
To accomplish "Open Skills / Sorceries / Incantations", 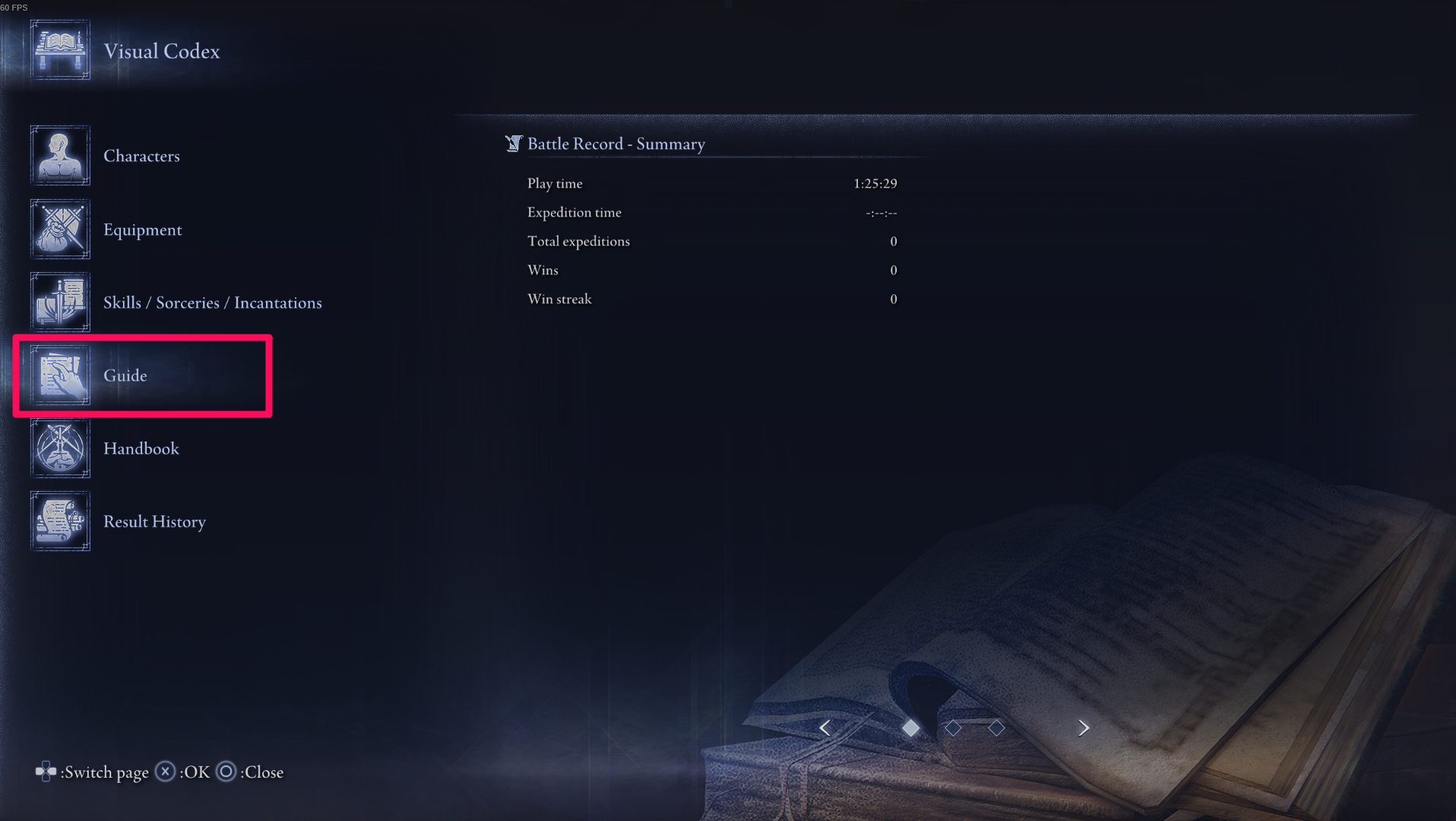I will 212,303.
